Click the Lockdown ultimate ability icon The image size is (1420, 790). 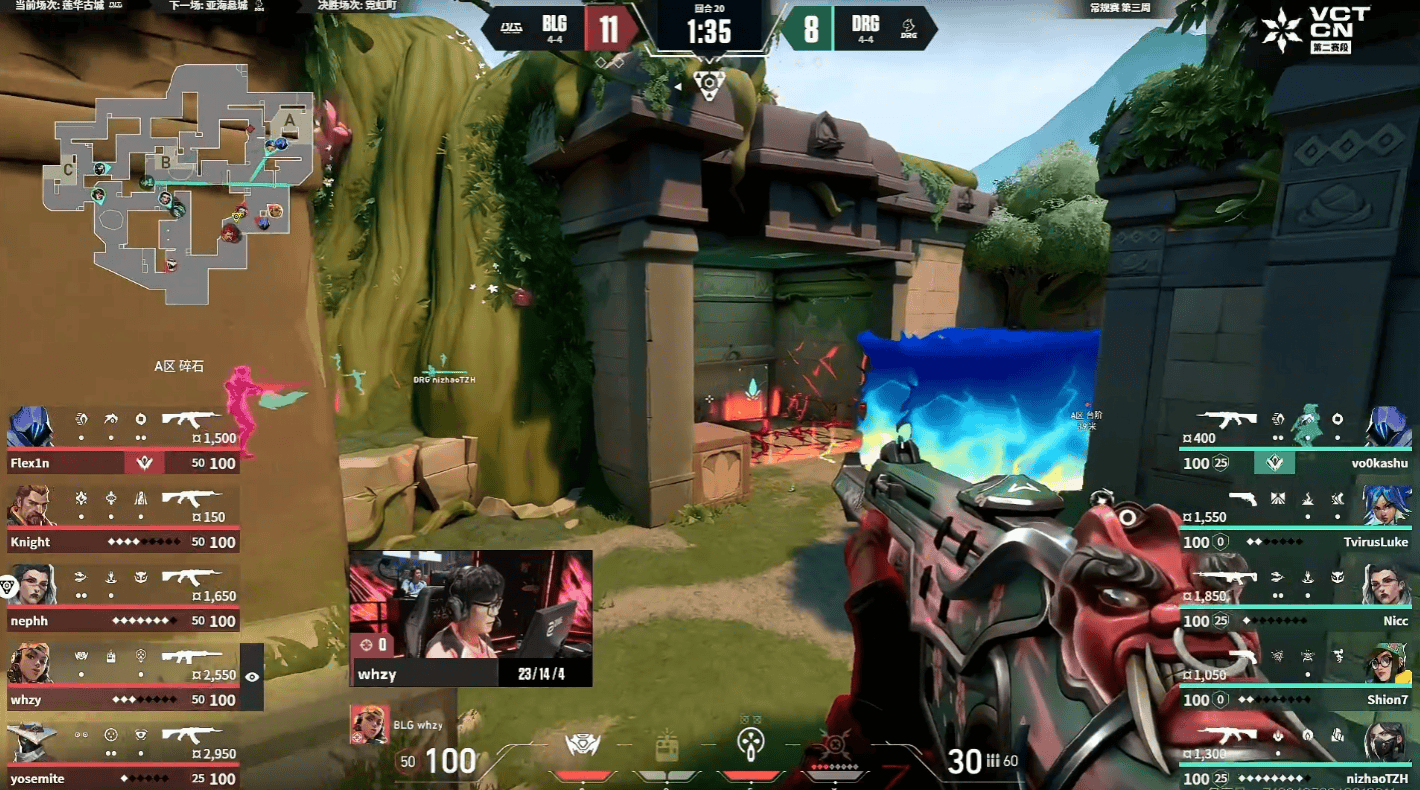point(834,745)
